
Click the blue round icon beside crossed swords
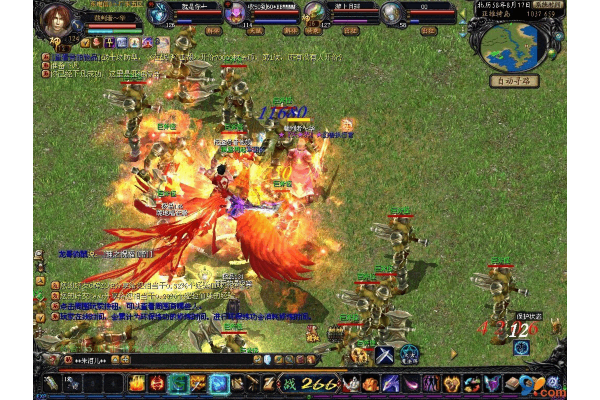pyautogui.click(x=409, y=354)
